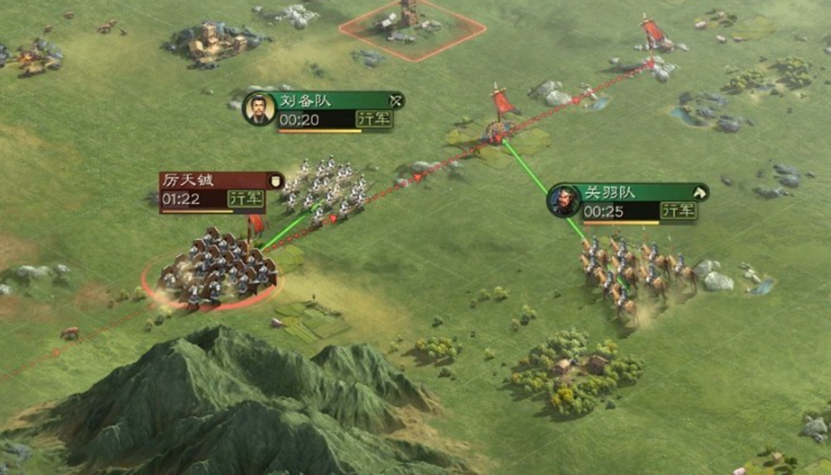Click the 刘备 commander portrait
Image resolution: width=831 pixels, height=475 pixels.
[259, 108]
